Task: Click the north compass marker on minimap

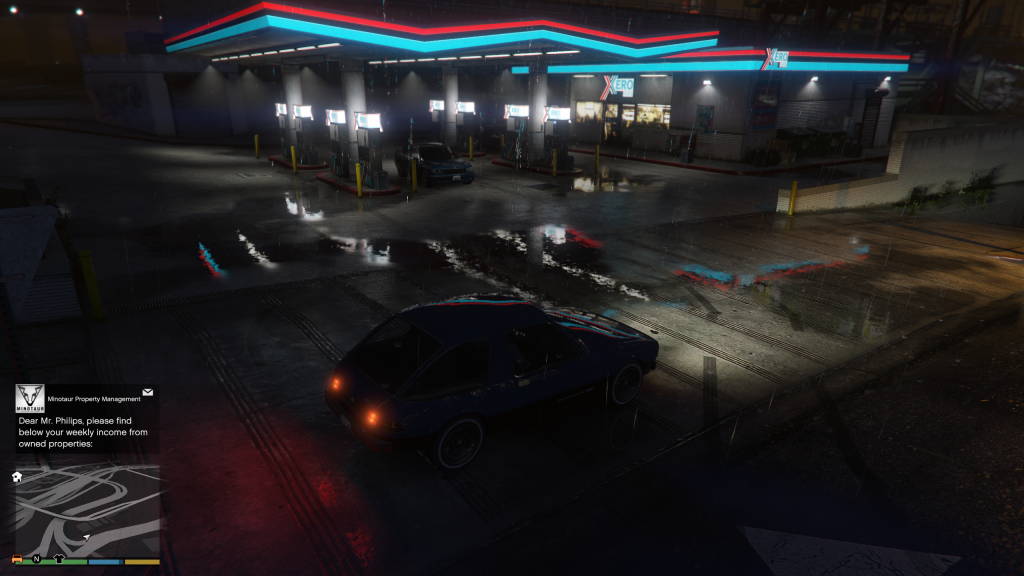Action: (x=37, y=559)
